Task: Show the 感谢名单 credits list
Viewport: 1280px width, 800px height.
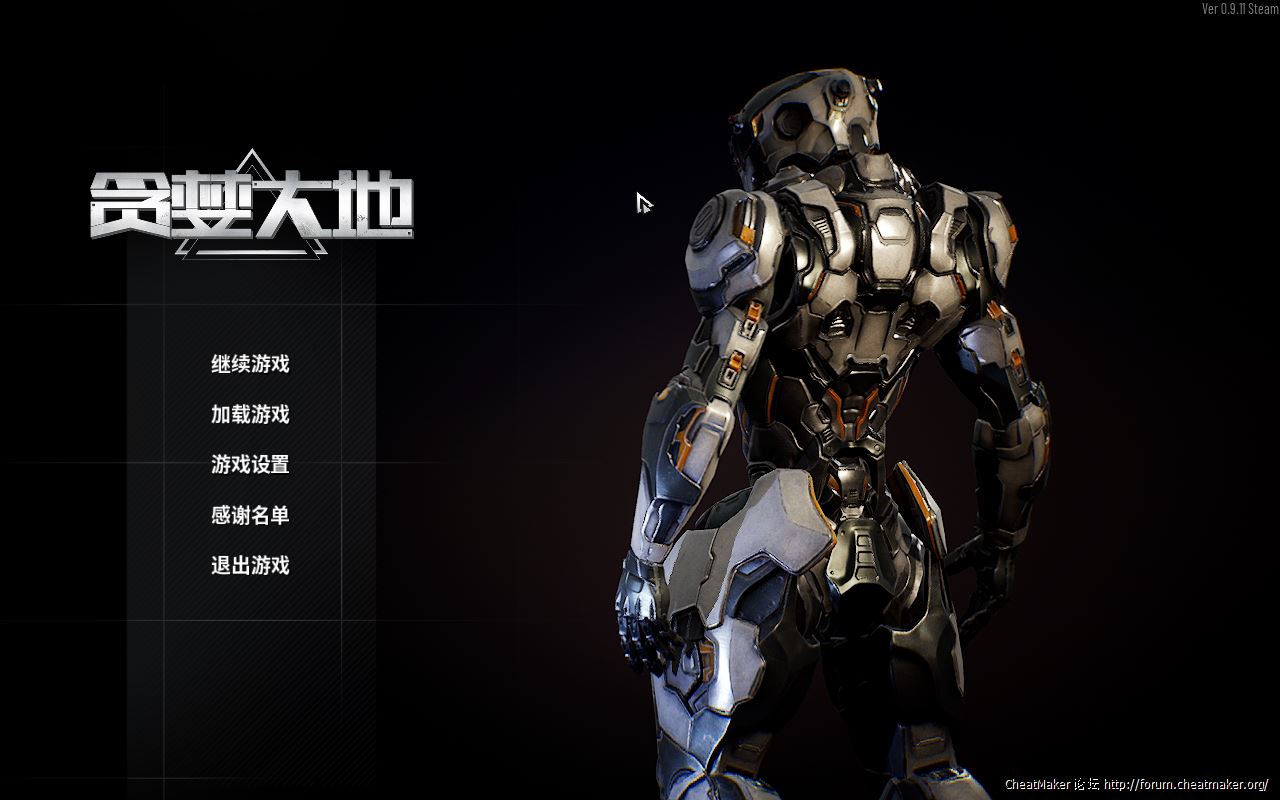Action: click(x=250, y=515)
